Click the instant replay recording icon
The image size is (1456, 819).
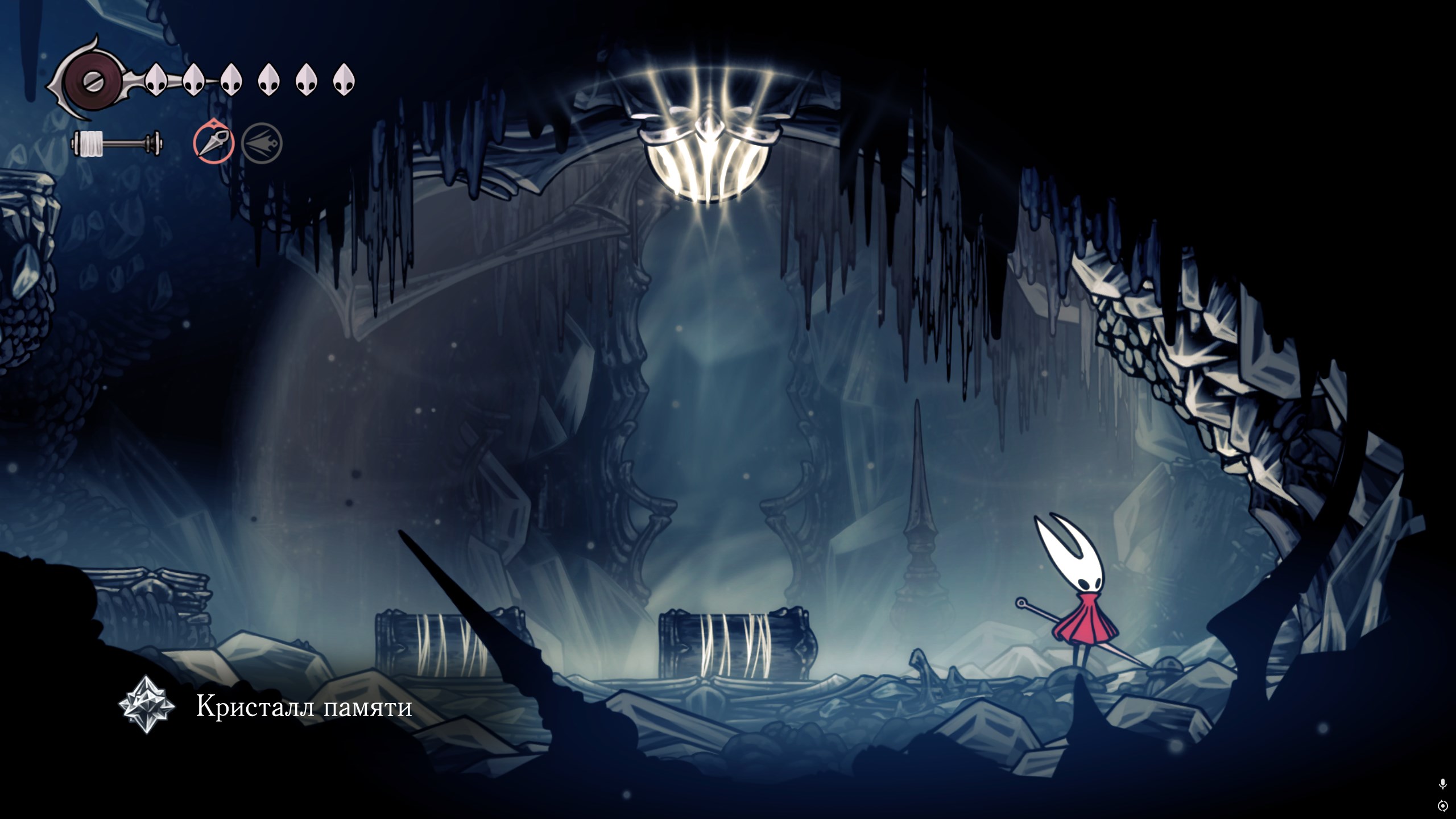click(1442, 806)
